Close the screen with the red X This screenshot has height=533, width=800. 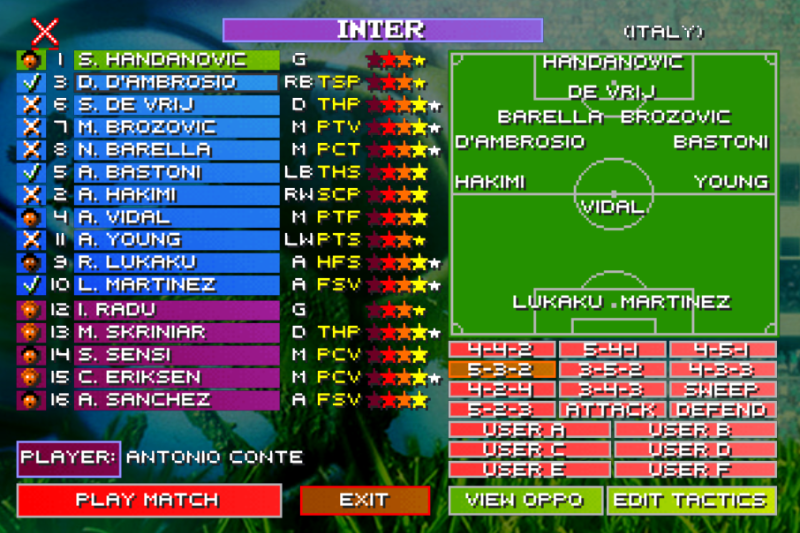click(45, 31)
